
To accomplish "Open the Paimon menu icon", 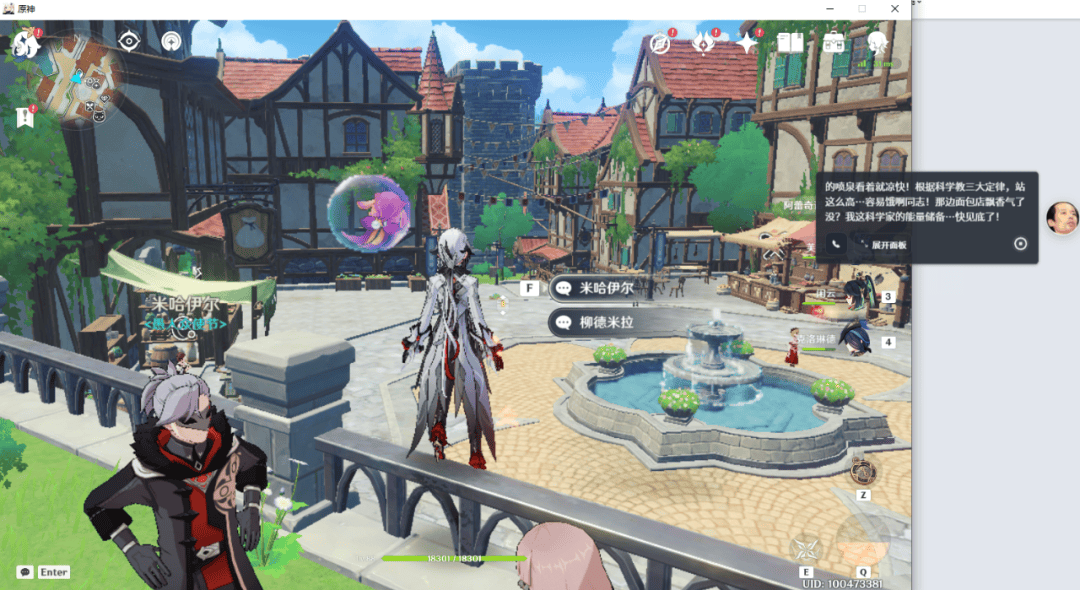I will (x=24, y=44).
